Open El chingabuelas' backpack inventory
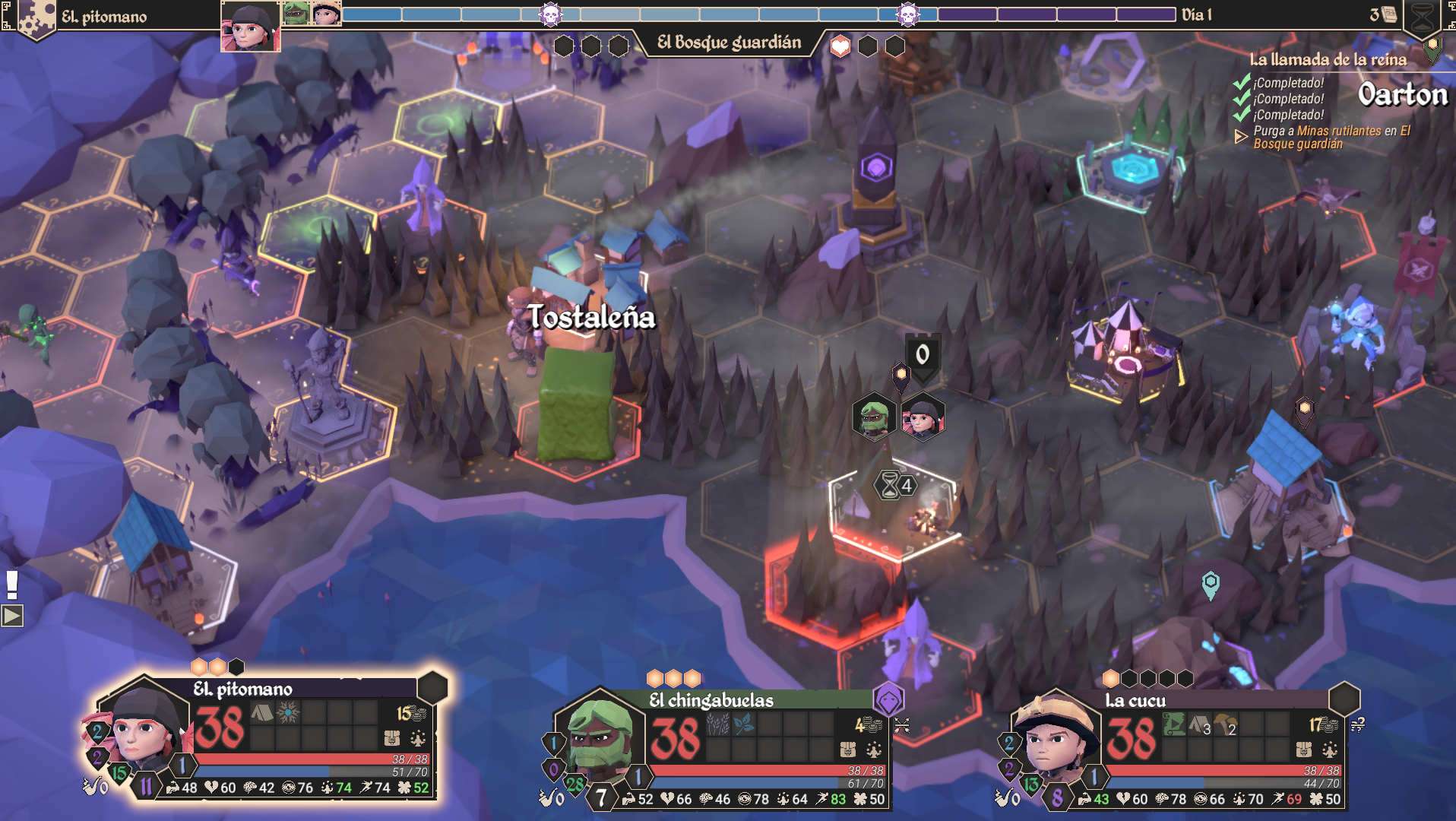Image resolution: width=1456 pixels, height=821 pixels. point(848,750)
